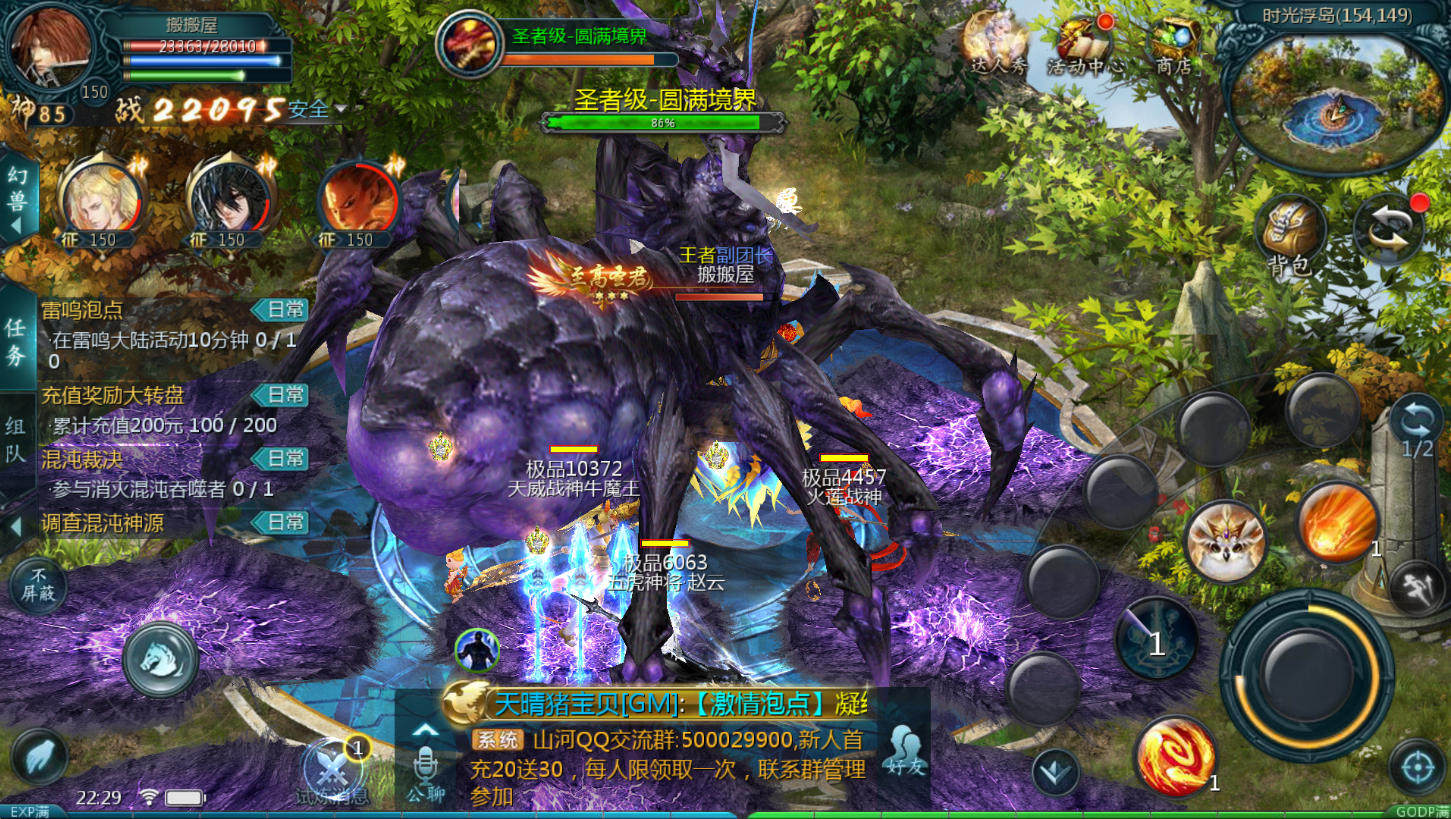Image resolution: width=1451 pixels, height=819 pixels.
Task: Open the 安全 mode dropdown
Action: point(318,108)
